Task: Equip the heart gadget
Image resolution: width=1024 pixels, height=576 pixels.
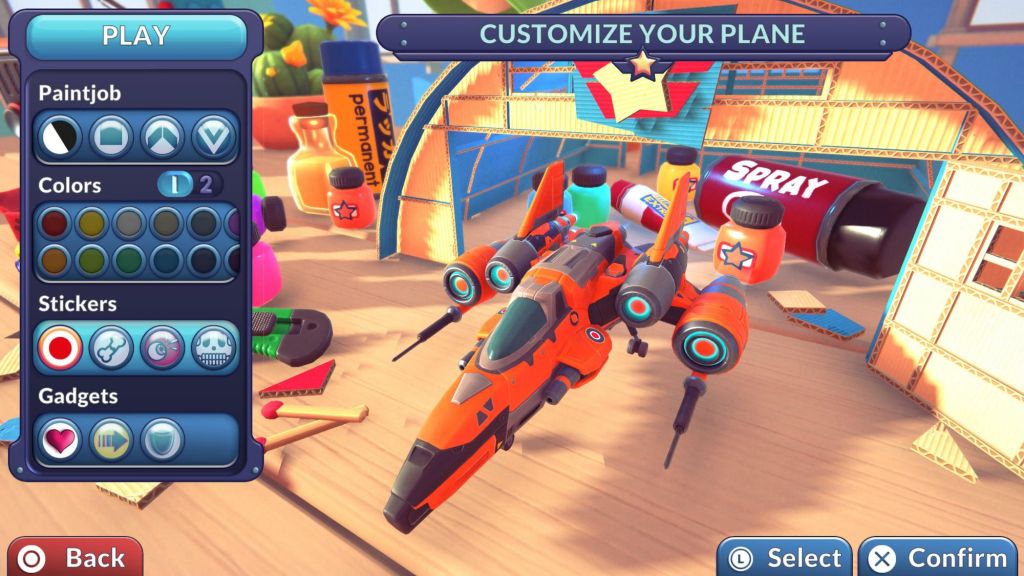Action: [x=60, y=440]
